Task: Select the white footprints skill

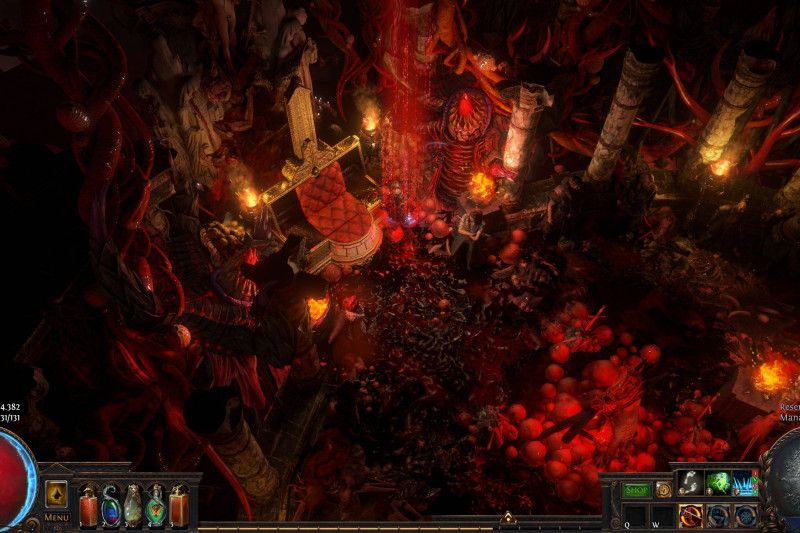Action: pyautogui.click(x=690, y=483)
